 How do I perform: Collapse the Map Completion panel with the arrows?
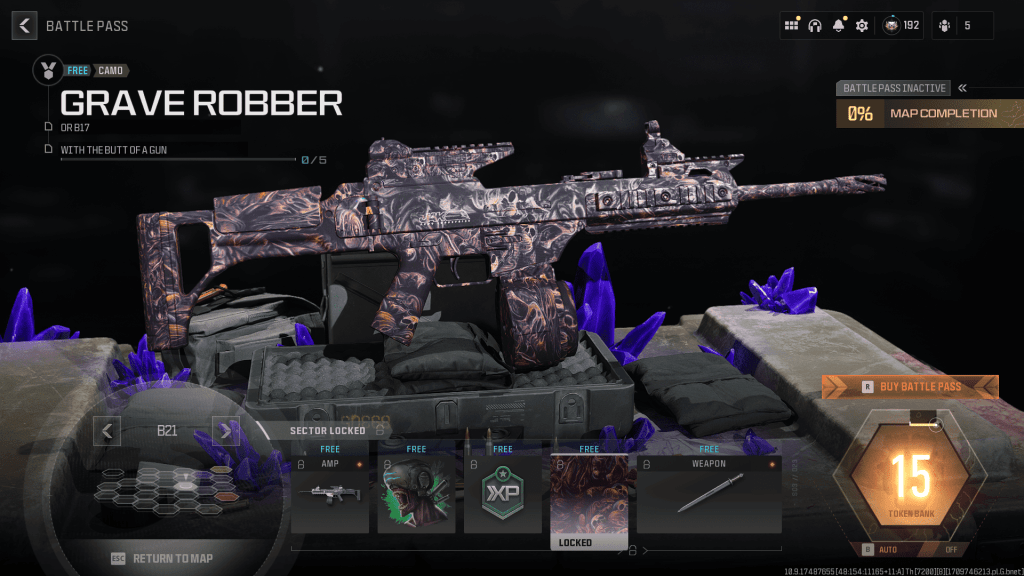pos(962,88)
